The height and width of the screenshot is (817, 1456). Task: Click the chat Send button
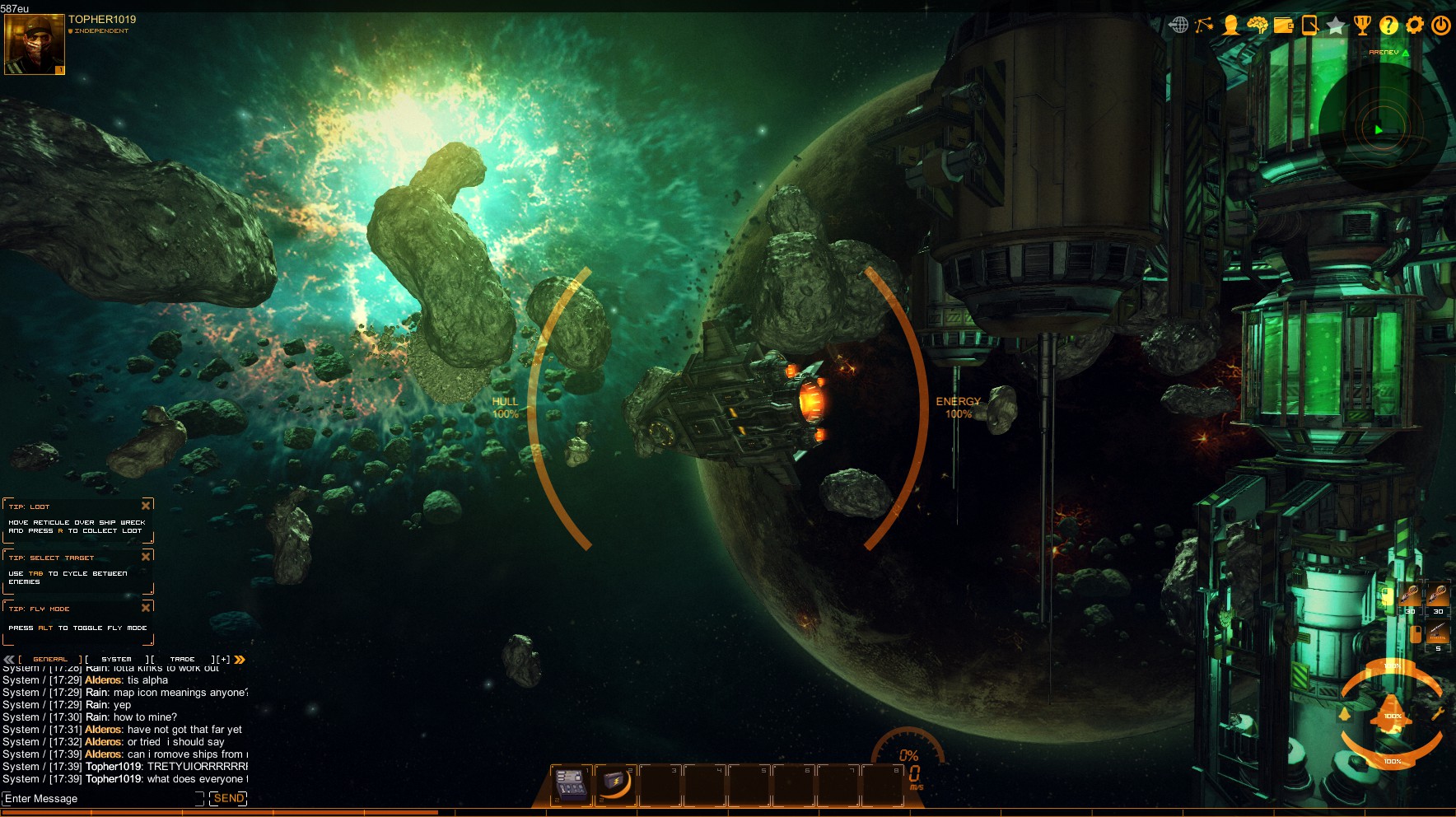click(x=228, y=798)
